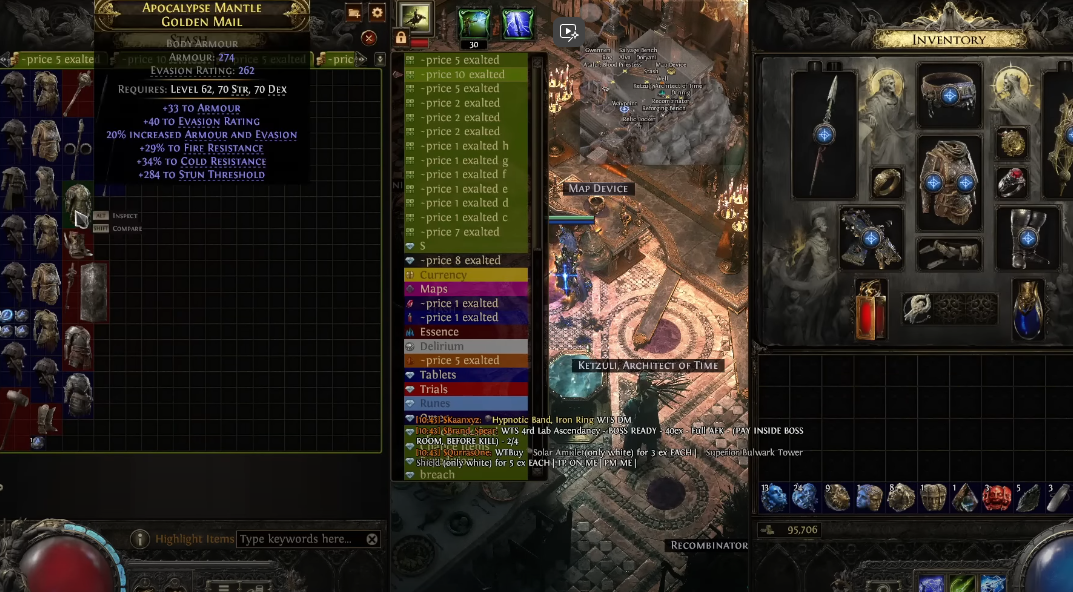Select the red life flask slot
1073x592 pixels.
pos(869,308)
